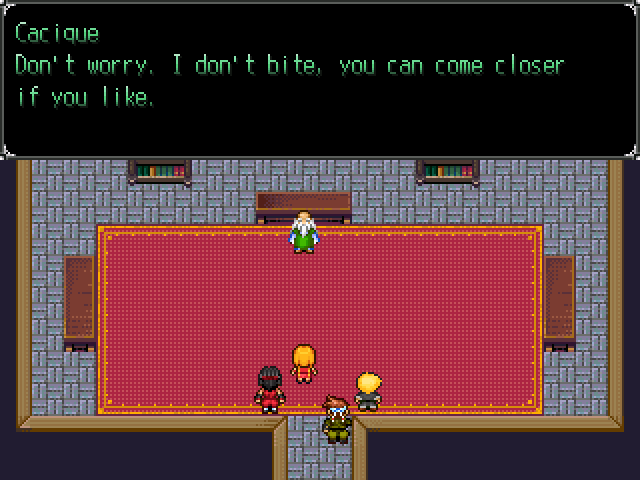The width and height of the screenshot is (640, 480).
Task: Advance Cacique's dialogue message box
Action: click(320, 80)
